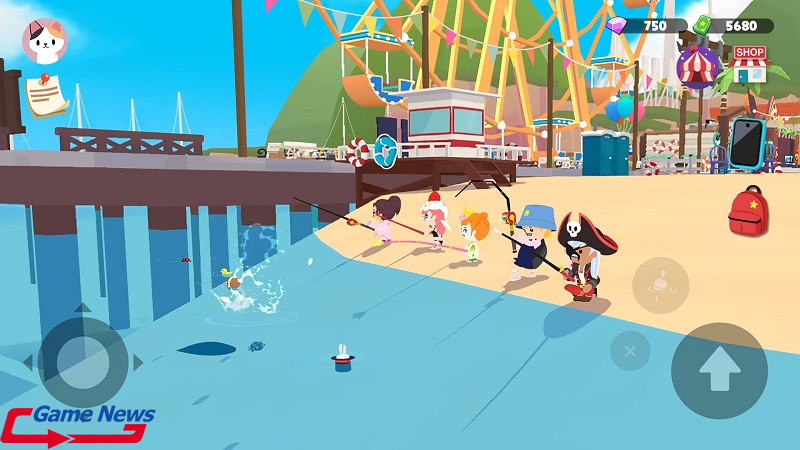
Task: Open the red backpack inventory
Action: [x=746, y=211]
